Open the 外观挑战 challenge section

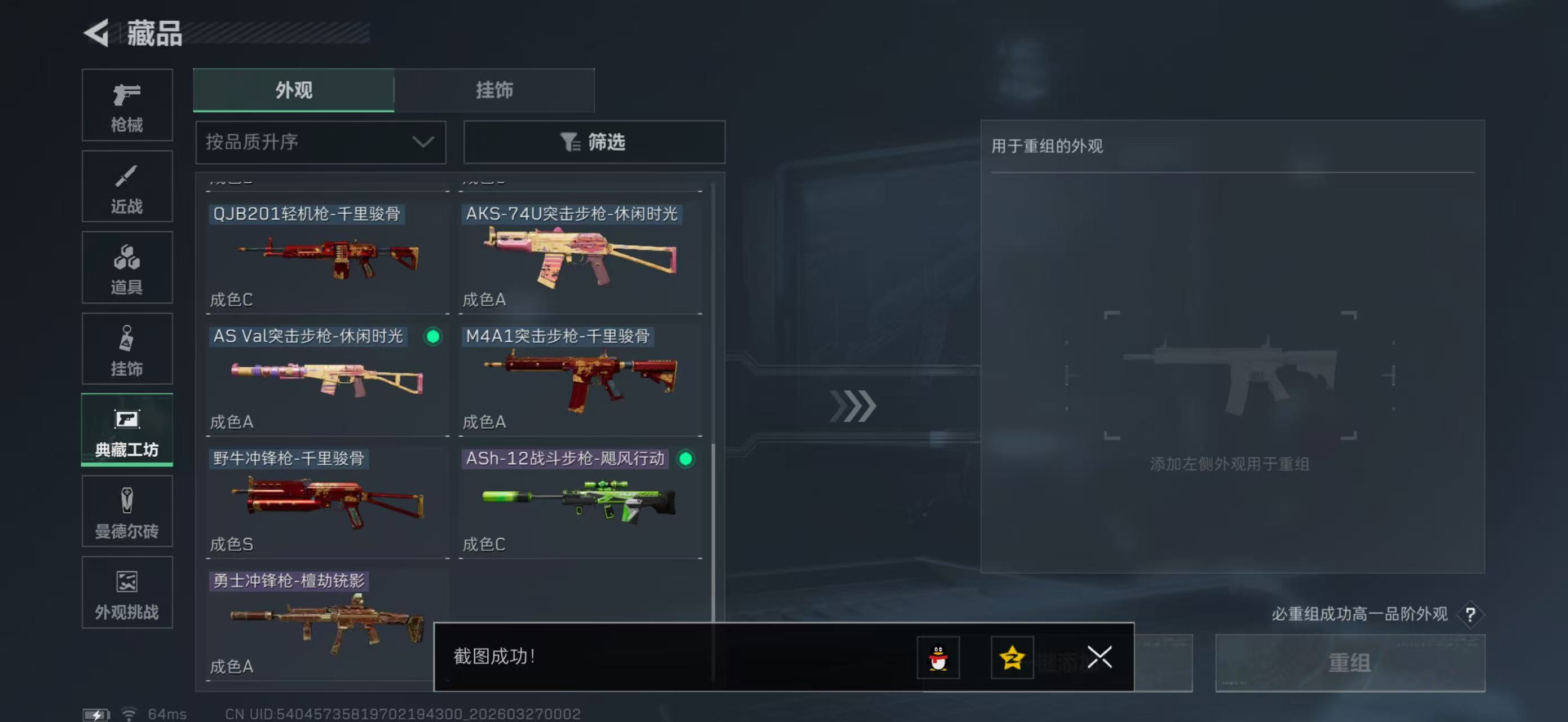[126, 593]
